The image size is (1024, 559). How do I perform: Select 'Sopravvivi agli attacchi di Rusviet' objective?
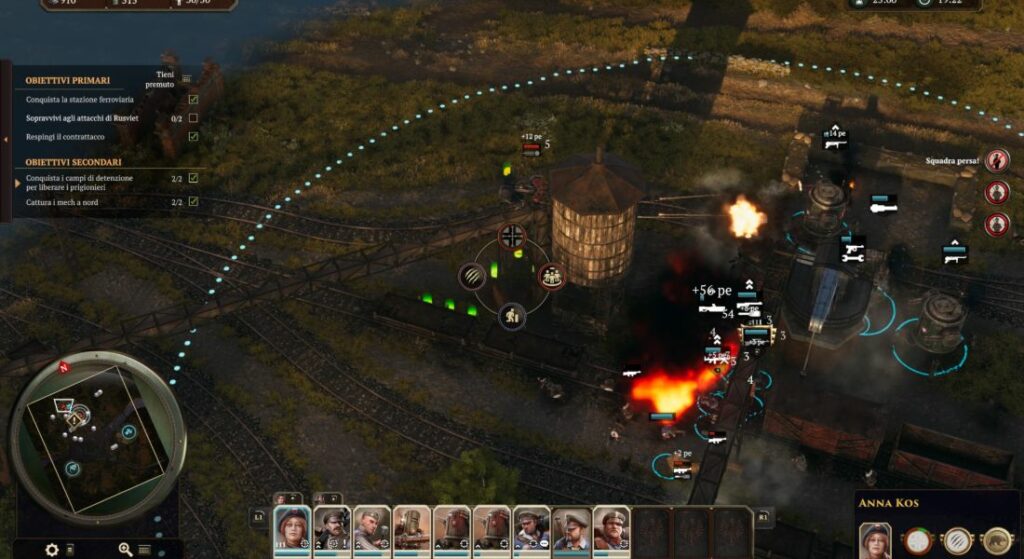82,118
